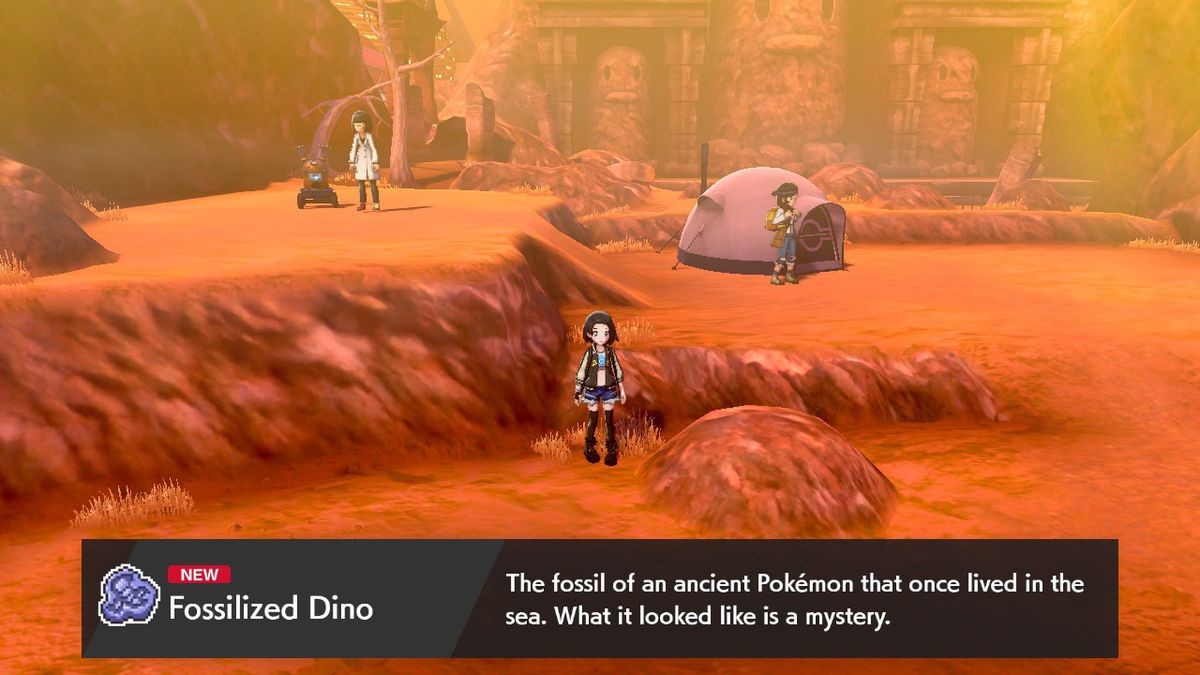Select the Fossilized Dino item name
The width and height of the screenshot is (1200, 675).
[x=270, y=608]
